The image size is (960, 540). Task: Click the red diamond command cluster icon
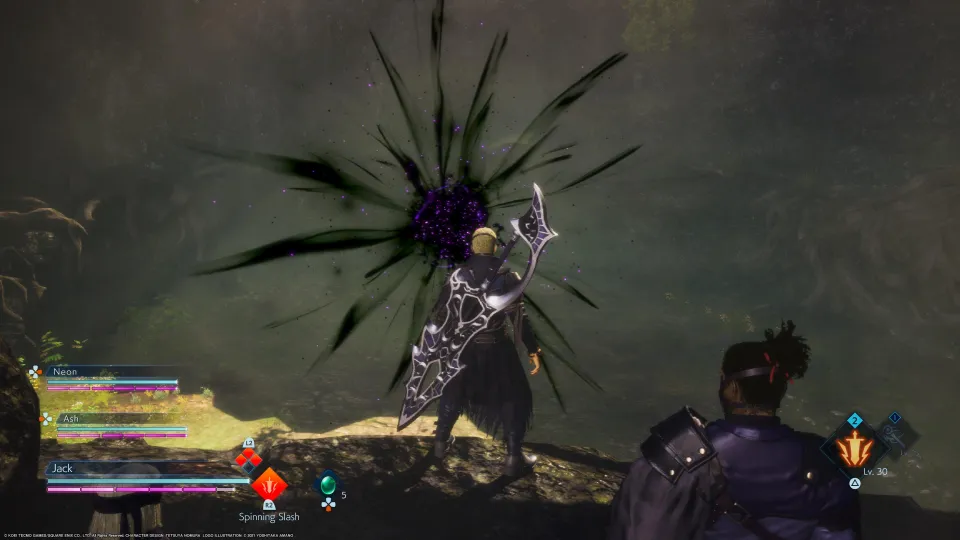pyautogui.click(x=248, y=459)
